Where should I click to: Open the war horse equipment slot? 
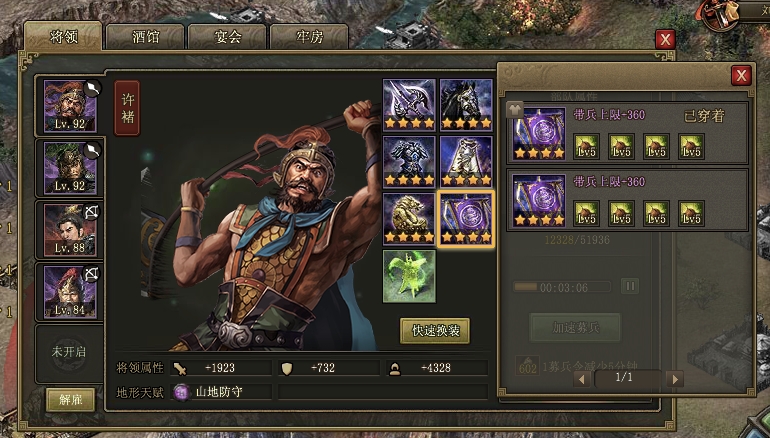[466, 104]
